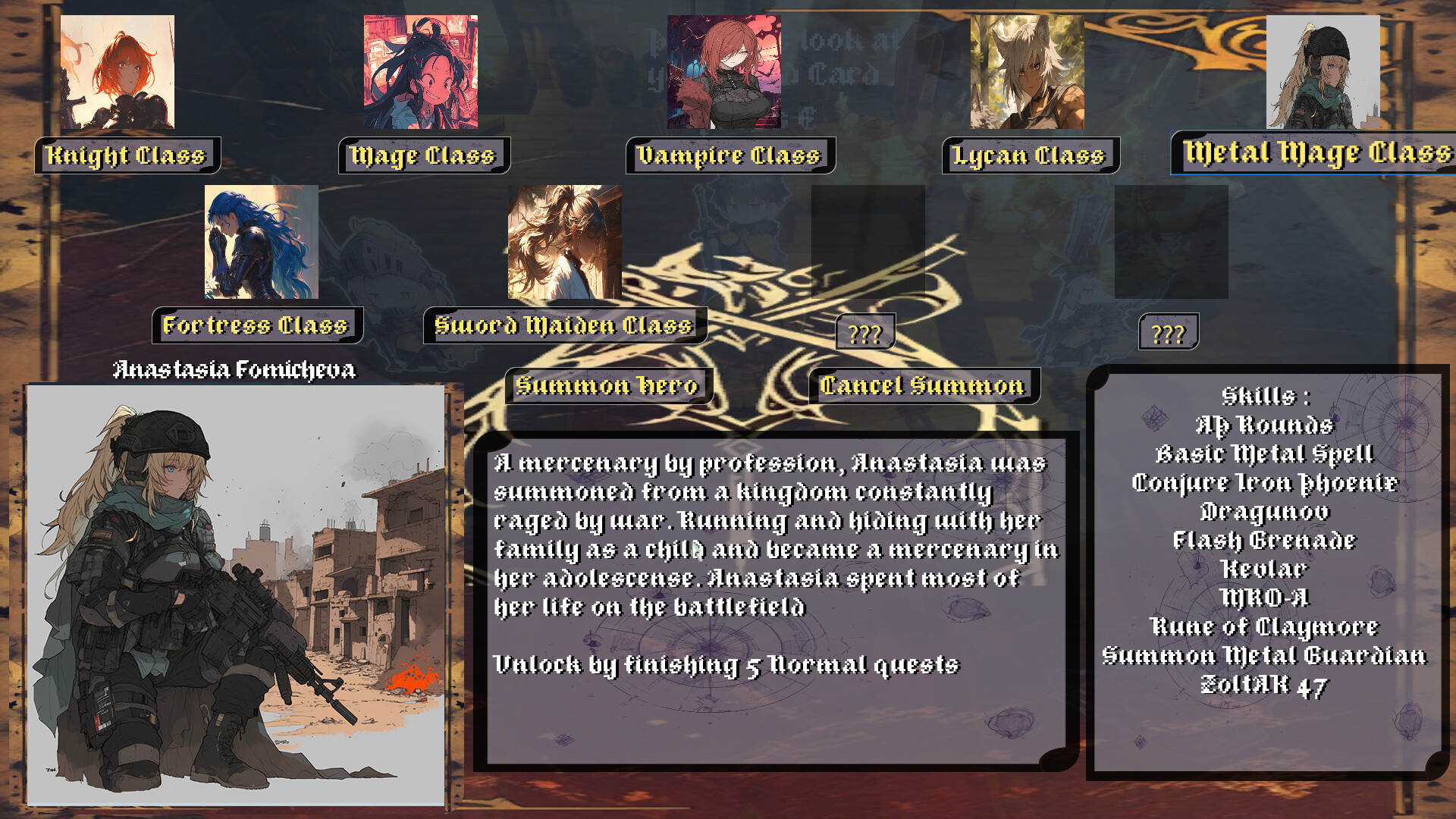The width and height of the screenshot is (1456, 819).
Task: Select the Sword Maiden Class portrait
Action: tap(565, 243)
